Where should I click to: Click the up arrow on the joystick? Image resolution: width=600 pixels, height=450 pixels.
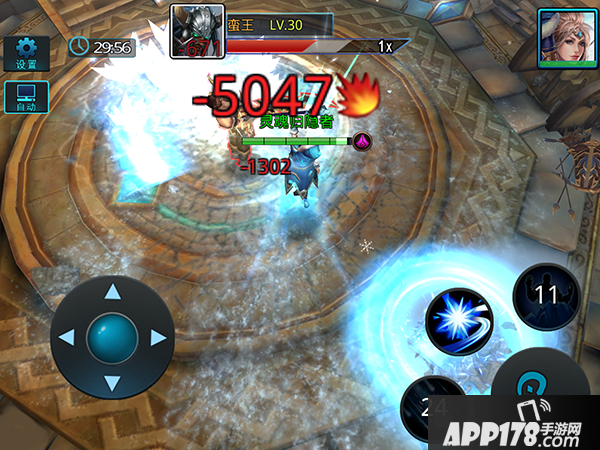coord(112,293)
